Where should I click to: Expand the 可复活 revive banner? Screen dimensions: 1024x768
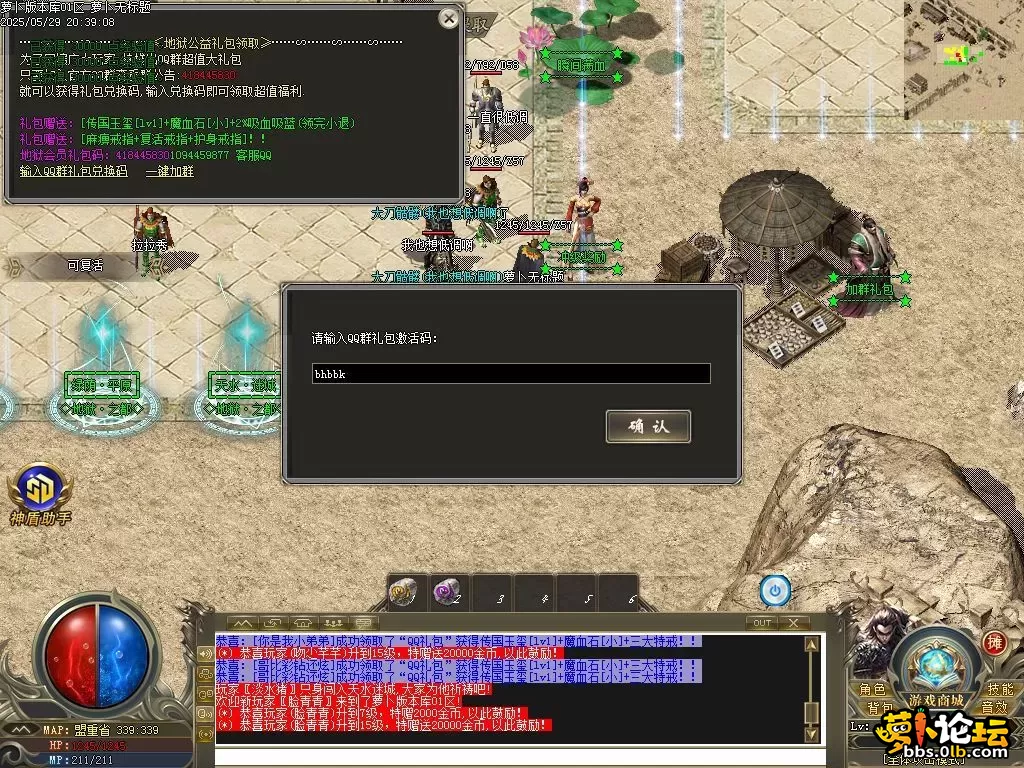coord(85,266)
